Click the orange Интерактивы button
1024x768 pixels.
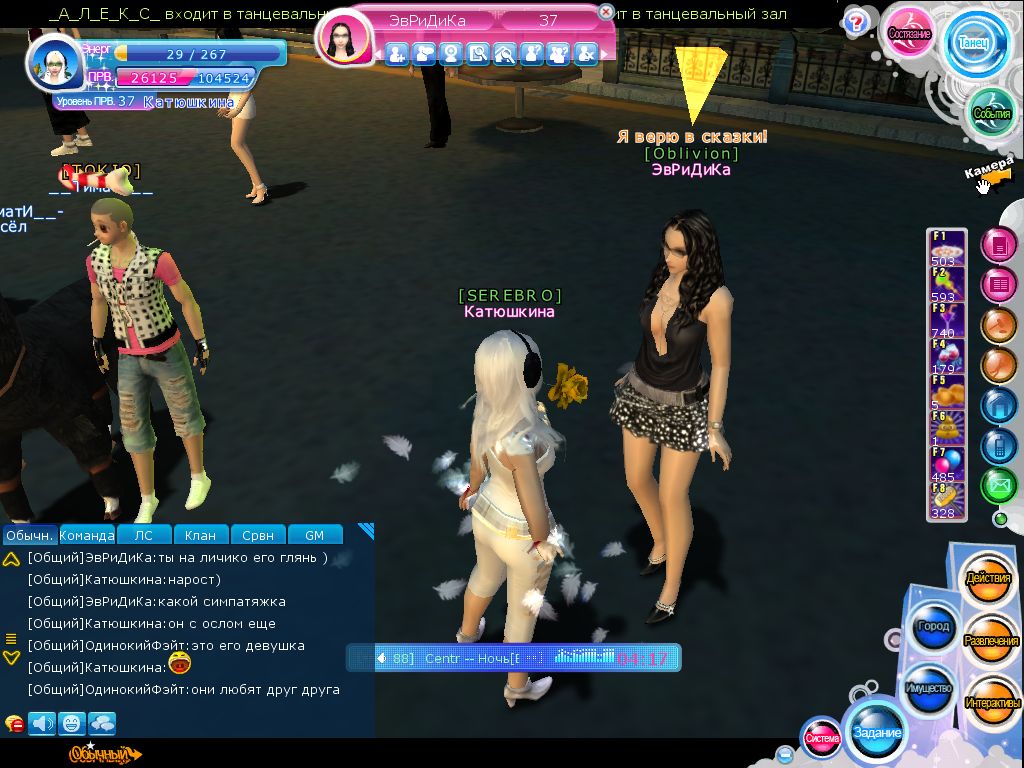coord(992,702)
